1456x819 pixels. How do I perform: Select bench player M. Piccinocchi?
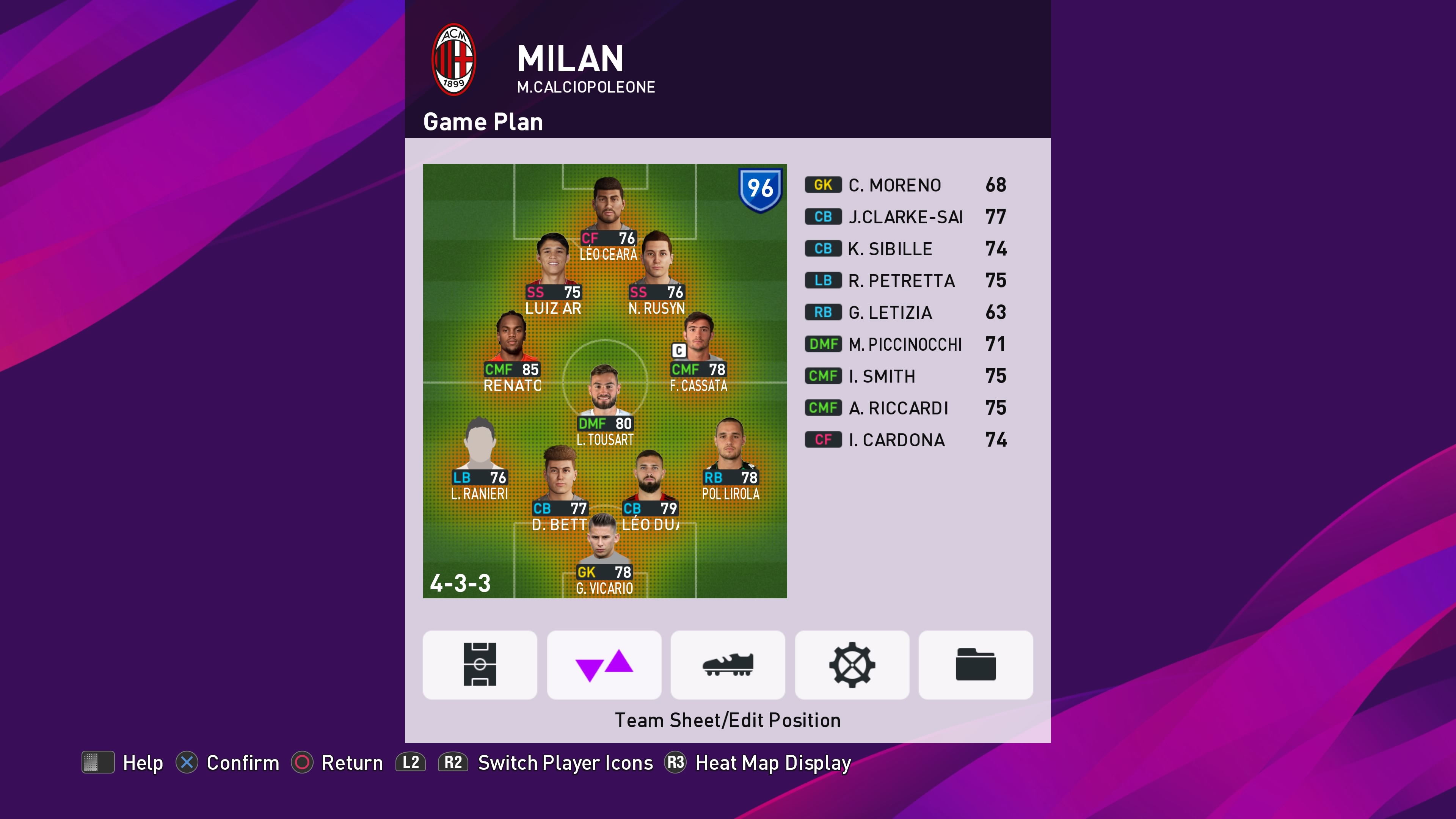point(905,344)
